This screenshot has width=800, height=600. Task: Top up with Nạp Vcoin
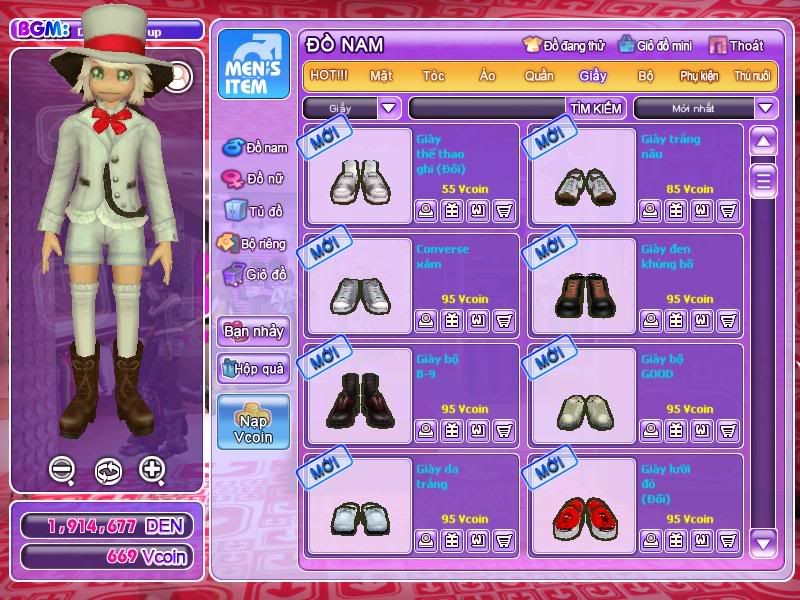[x=253, y=422]
